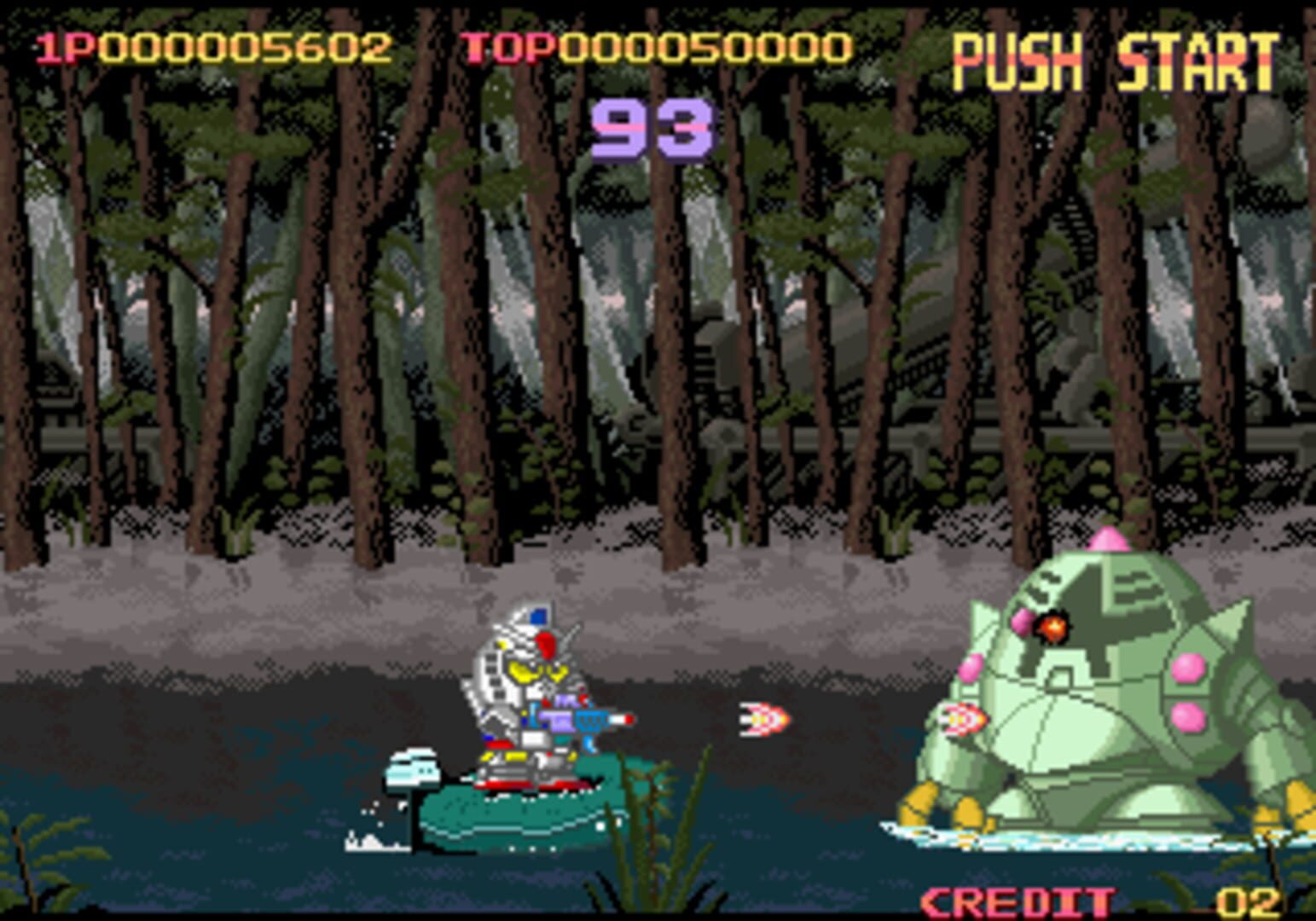Viewport: 1316px width, 921px height.
Task: Click the purple countdown timer showing 93
Action: pos(651,126)
